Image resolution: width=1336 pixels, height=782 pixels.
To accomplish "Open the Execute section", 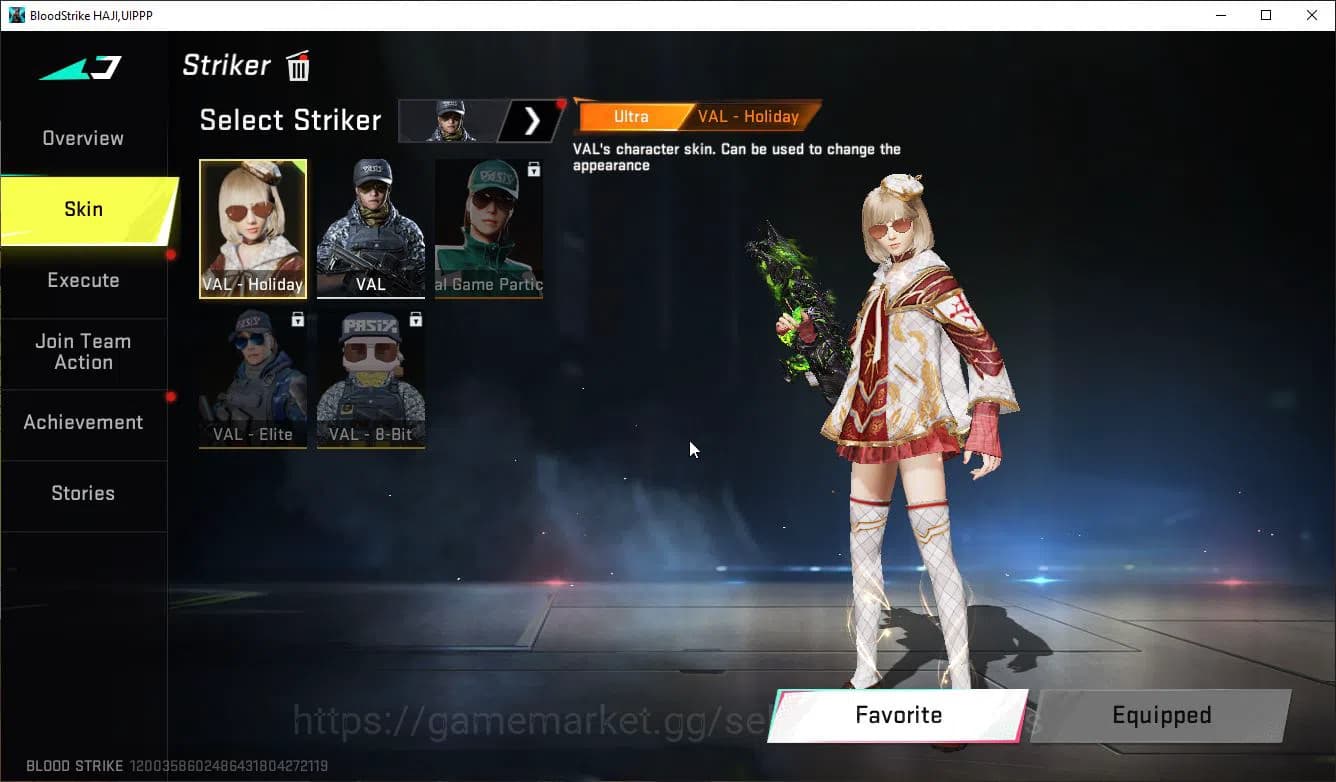I will tap(82, 280).
